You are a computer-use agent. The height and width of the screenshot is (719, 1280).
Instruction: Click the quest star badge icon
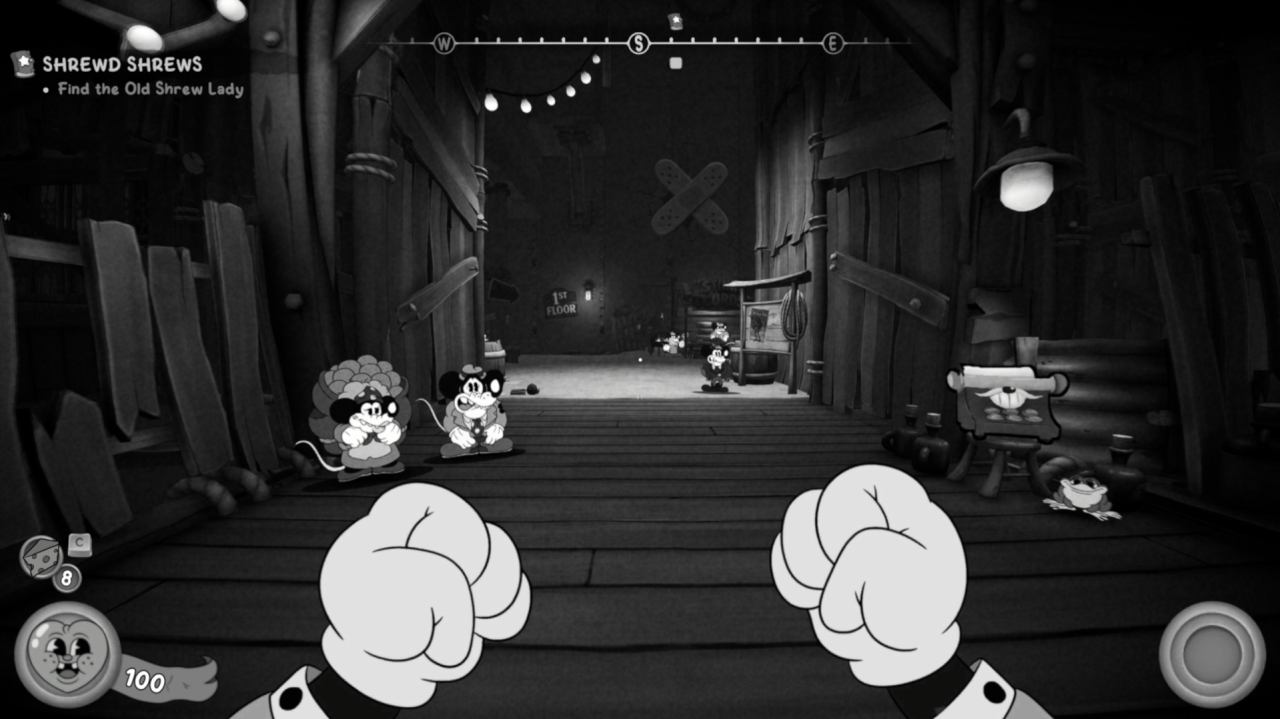(22, 64)
